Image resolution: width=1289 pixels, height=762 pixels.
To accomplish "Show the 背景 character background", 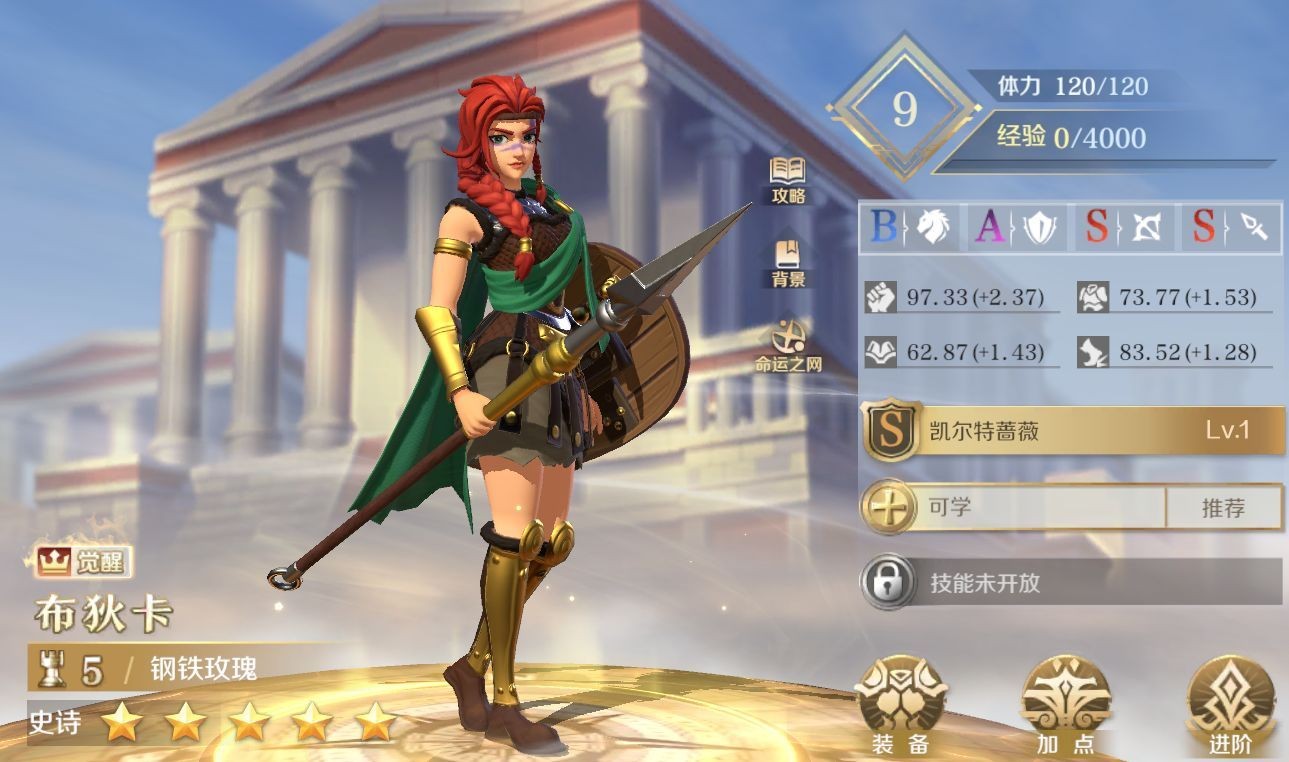I will [x=788, y=263].
